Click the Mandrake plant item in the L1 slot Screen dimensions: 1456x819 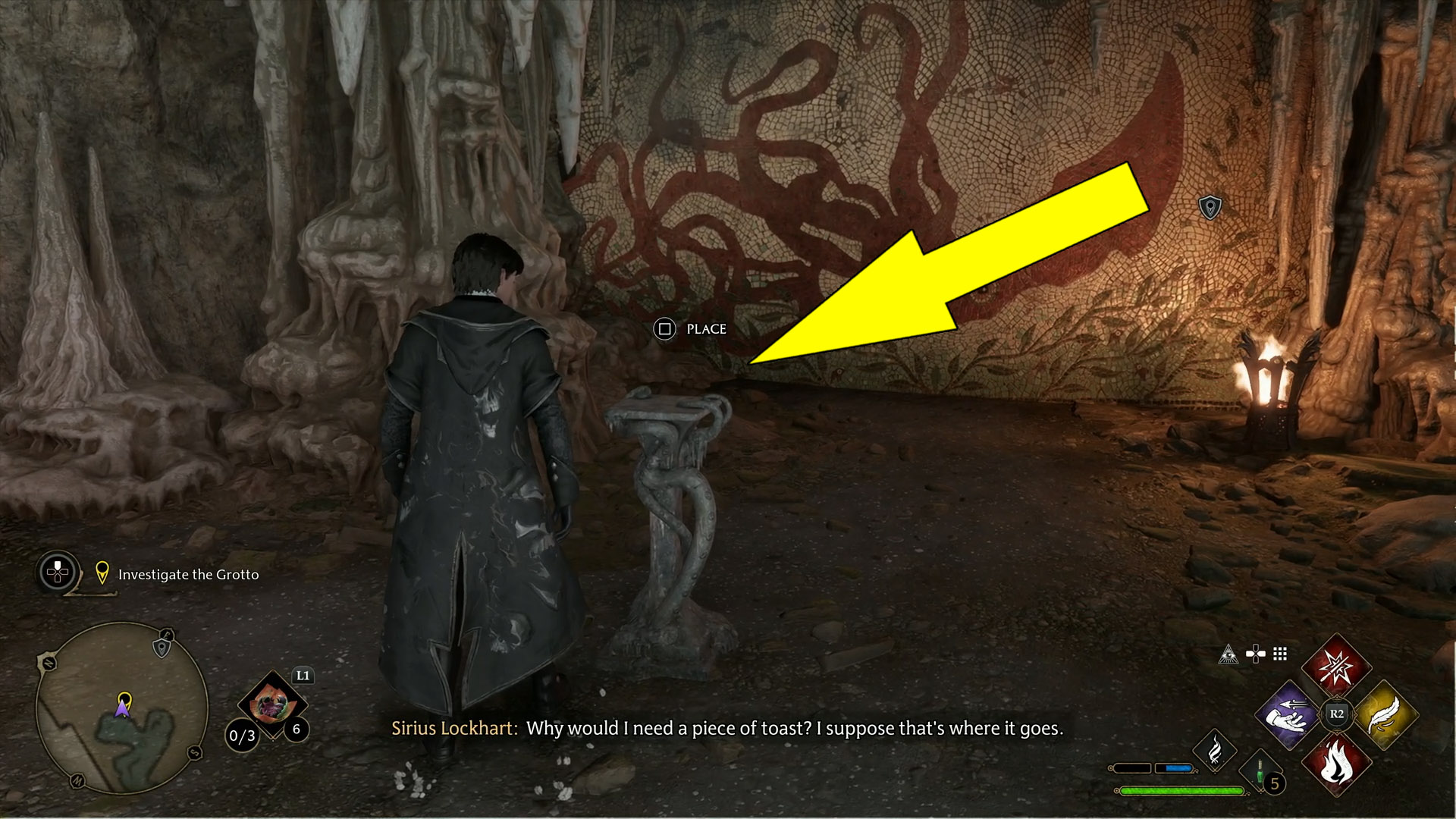coord(272,704)
